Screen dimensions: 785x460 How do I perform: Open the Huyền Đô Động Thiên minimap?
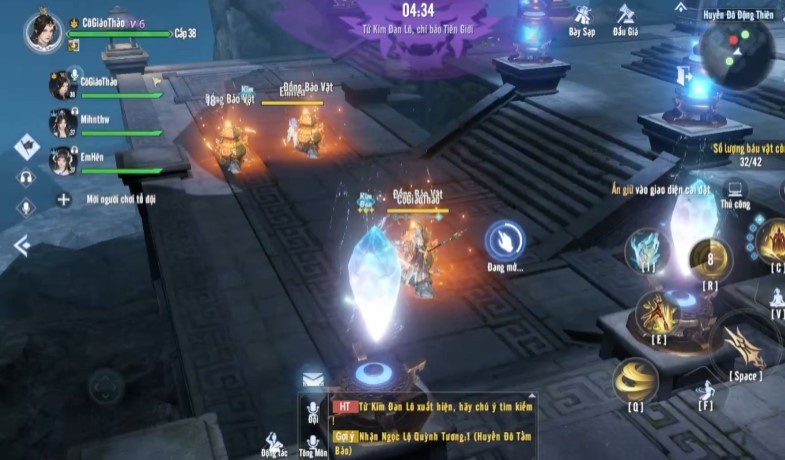click(736, 50)
